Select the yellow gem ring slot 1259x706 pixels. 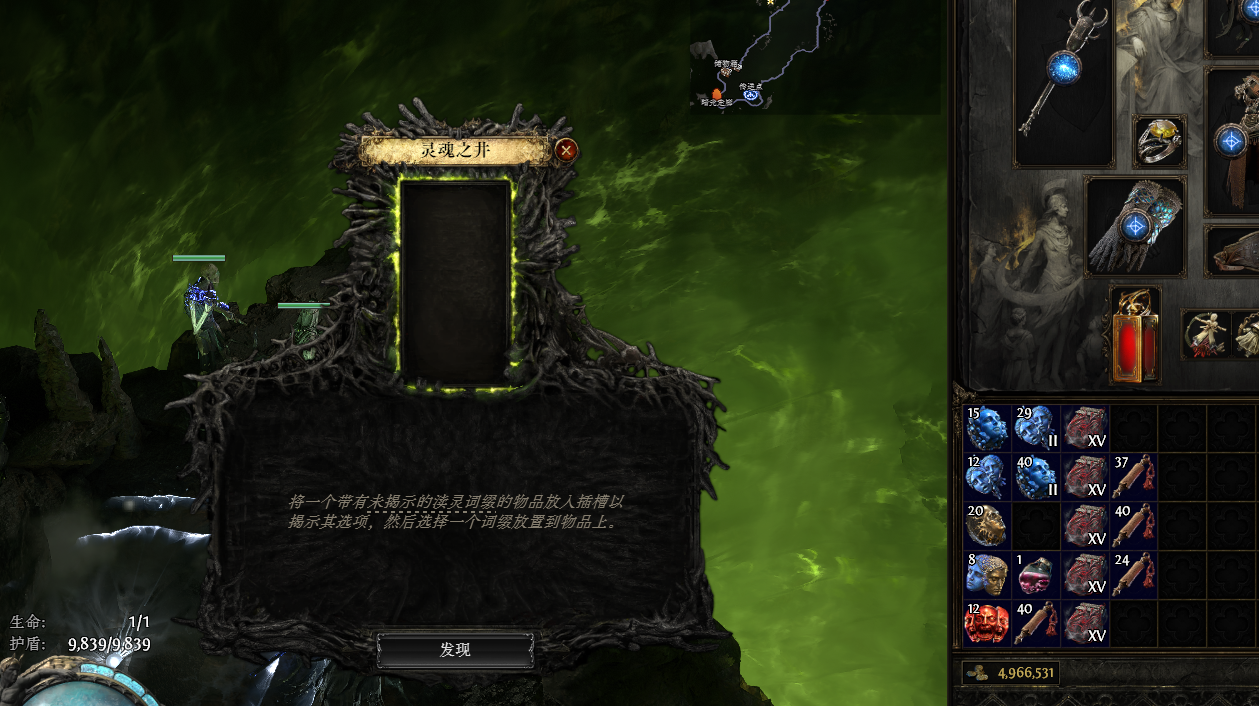[1159, 141]
